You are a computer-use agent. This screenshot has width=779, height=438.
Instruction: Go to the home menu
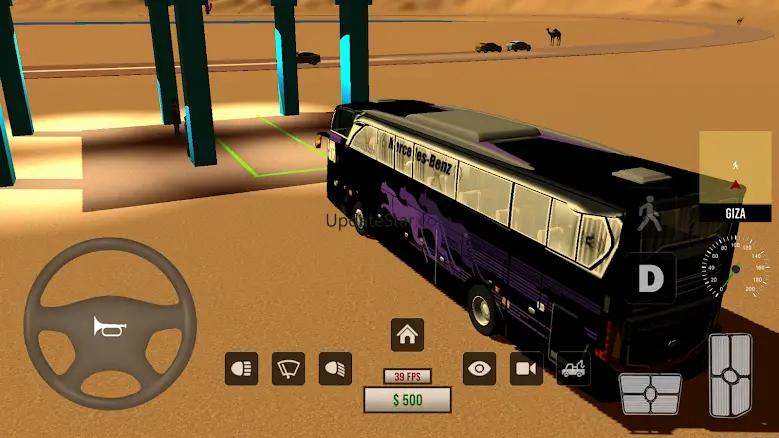pos(407,334)
